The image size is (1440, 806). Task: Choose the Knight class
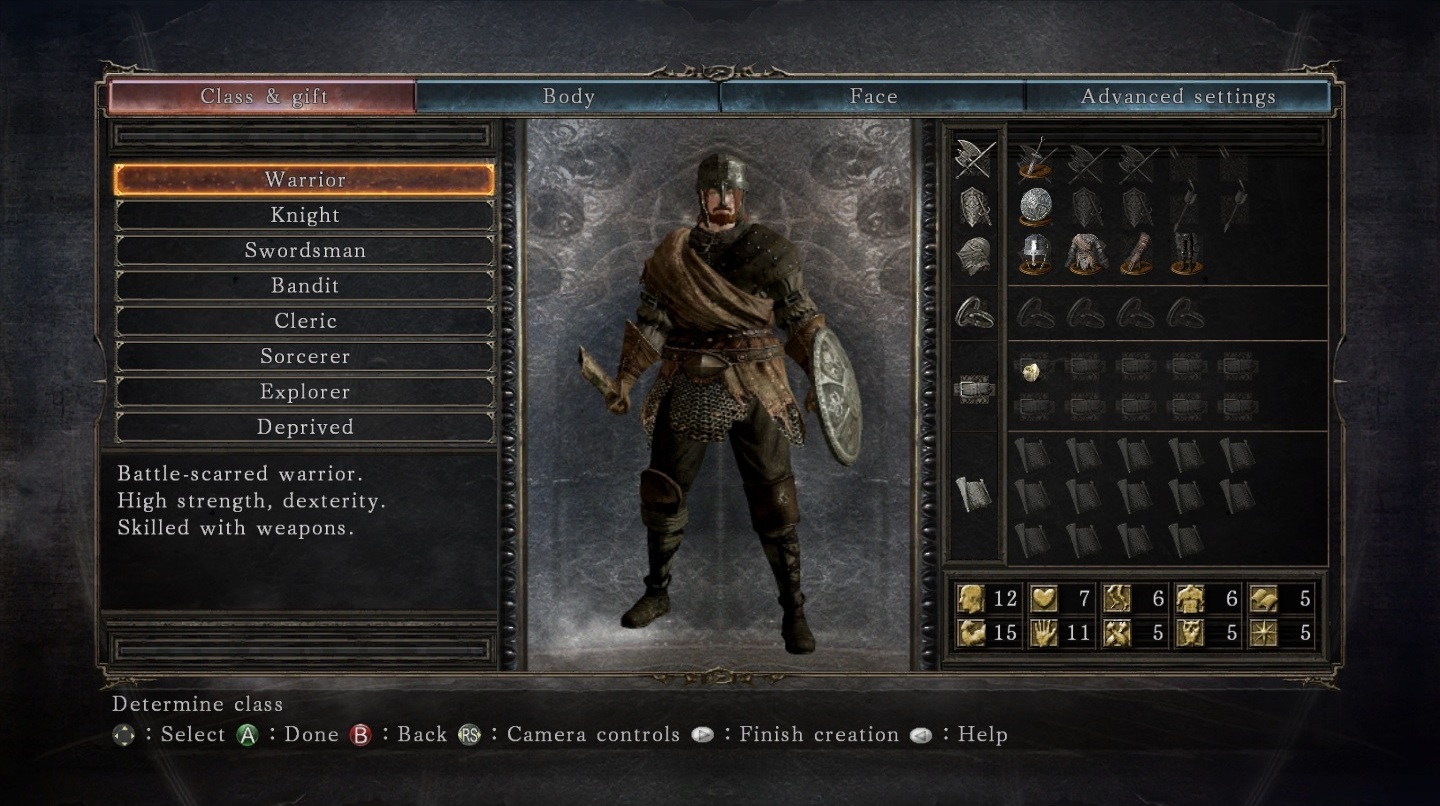pos(305,215)
